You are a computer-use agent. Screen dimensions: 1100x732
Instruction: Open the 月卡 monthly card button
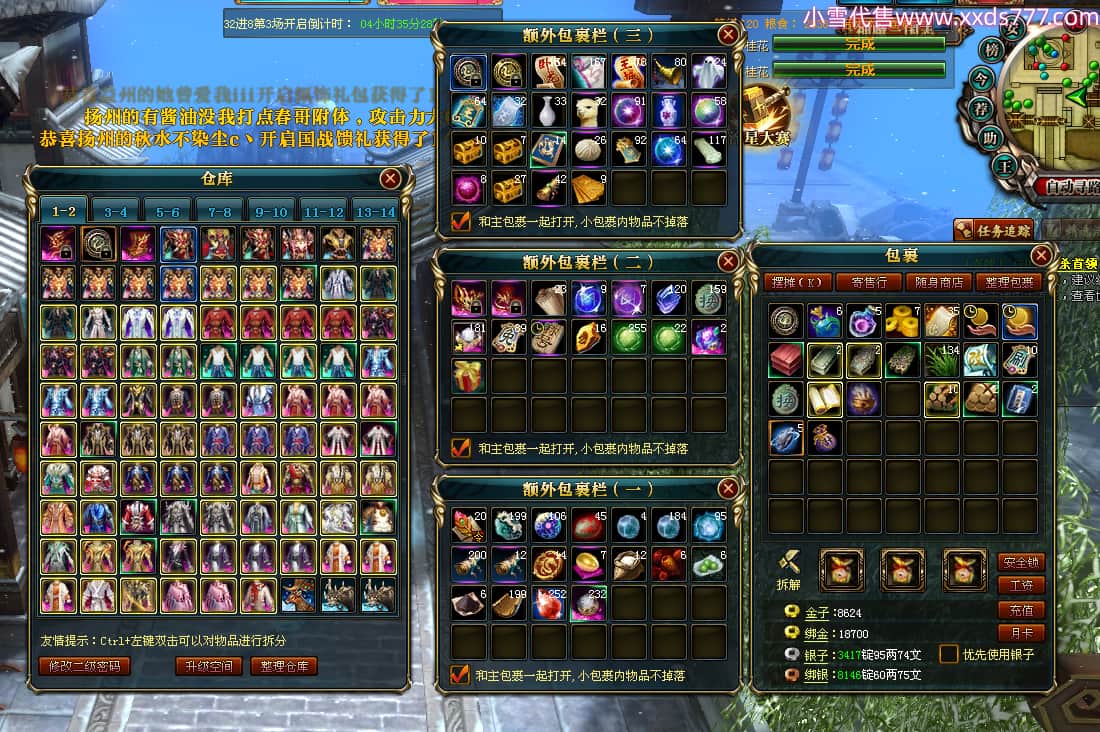click(1021, 632)
